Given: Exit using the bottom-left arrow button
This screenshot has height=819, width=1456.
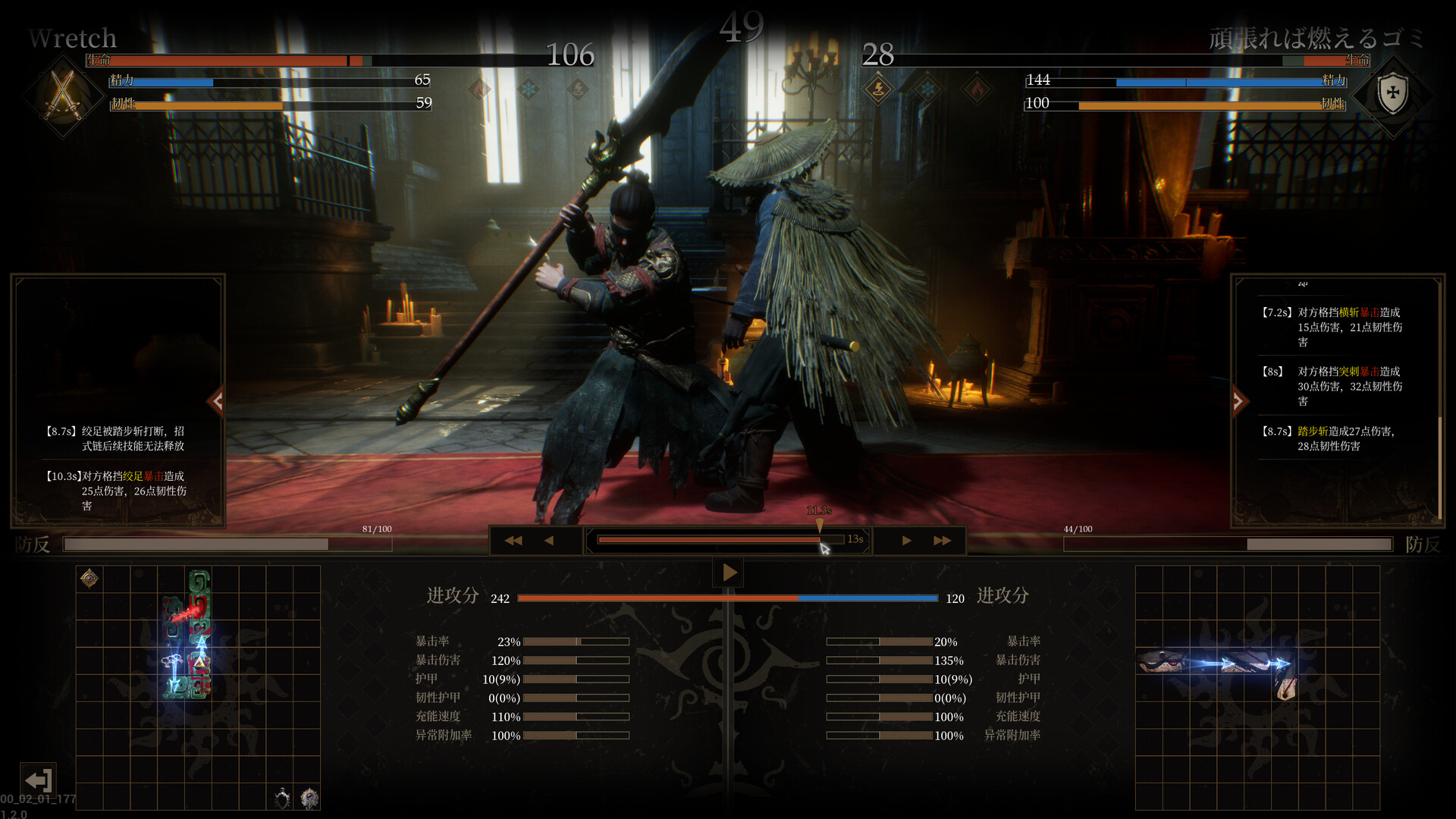Looking at the screenshot, I should (38, 780).
